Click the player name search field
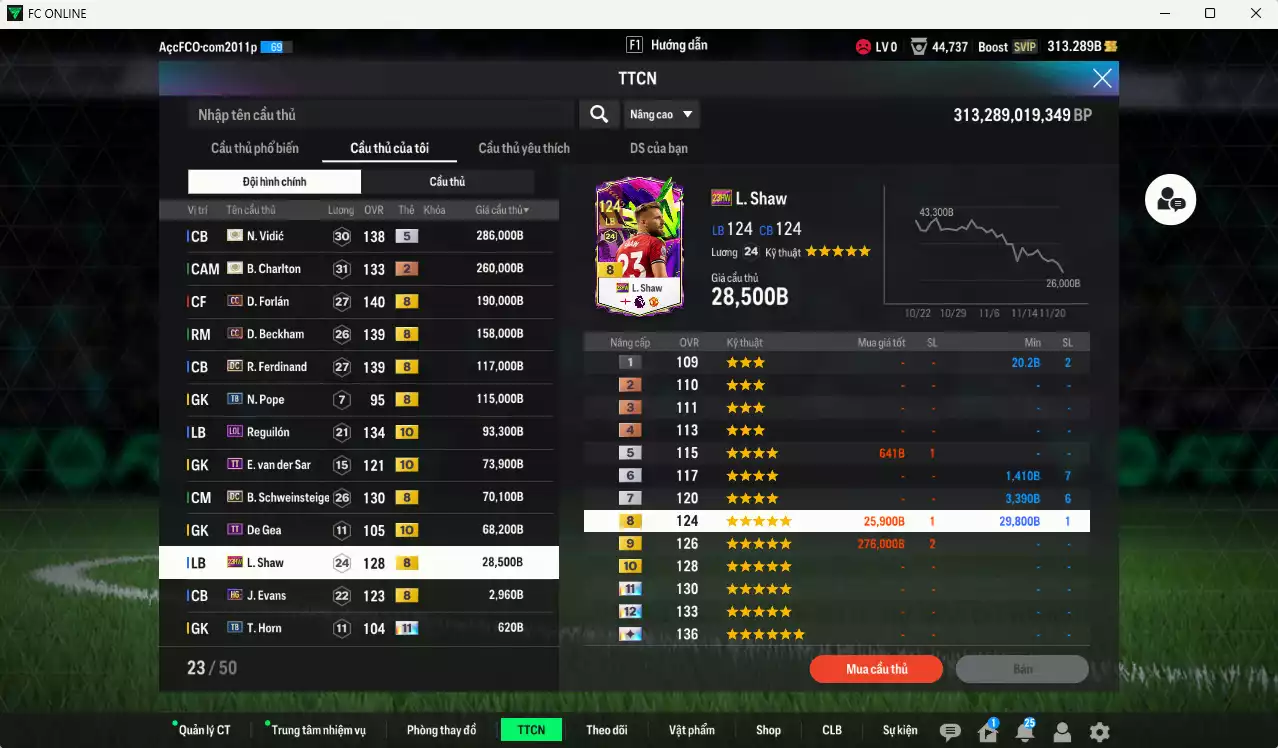Viewport: 1278px width, 748px height. click(382, 115)
